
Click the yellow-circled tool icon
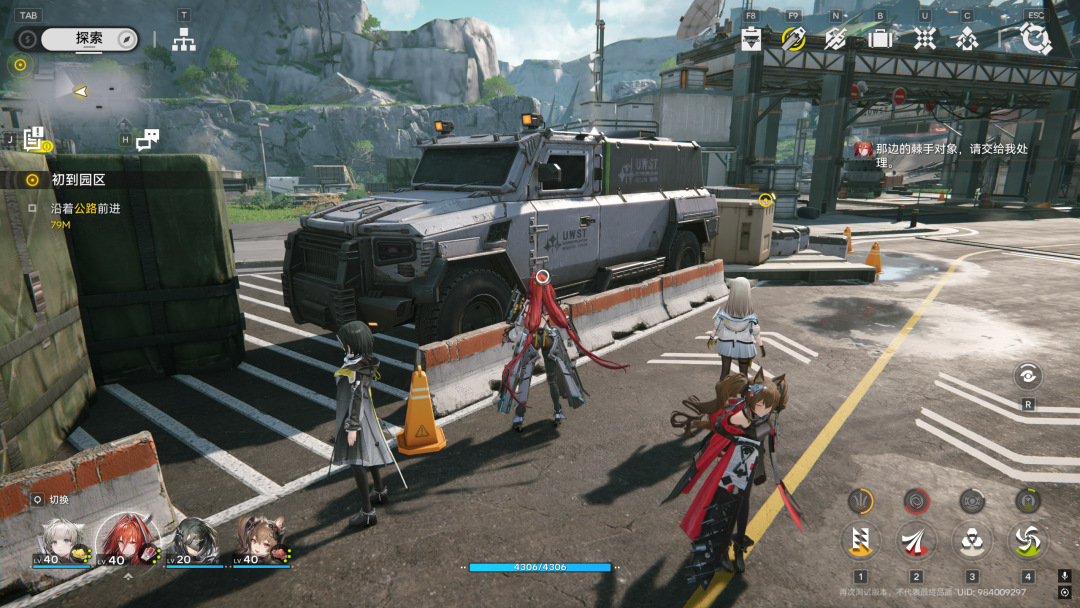coord(793,39)
